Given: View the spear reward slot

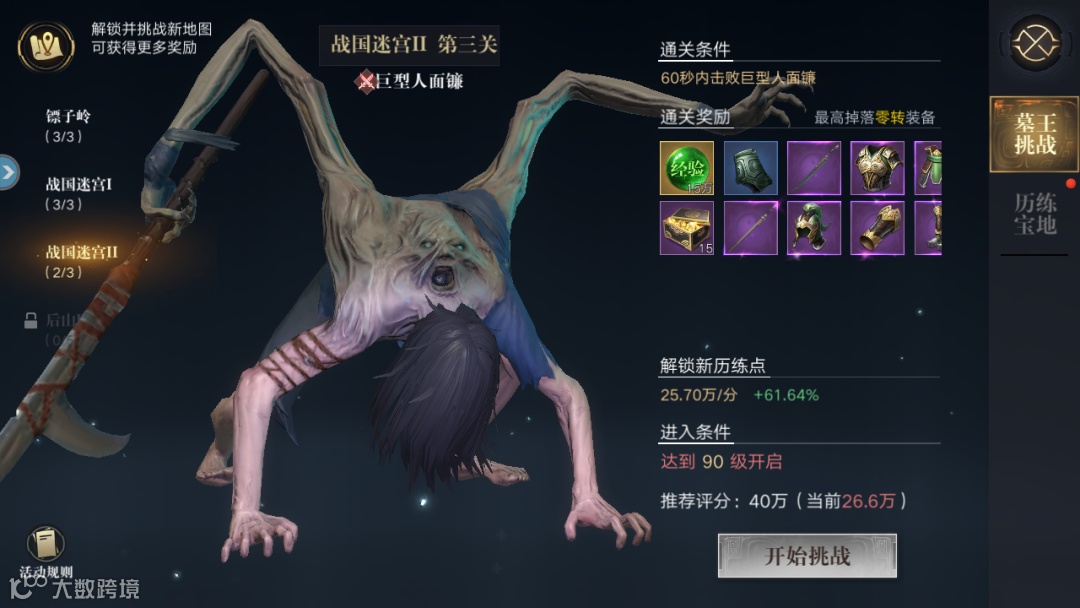Looking at the screenshot, I should coord(749,228).
